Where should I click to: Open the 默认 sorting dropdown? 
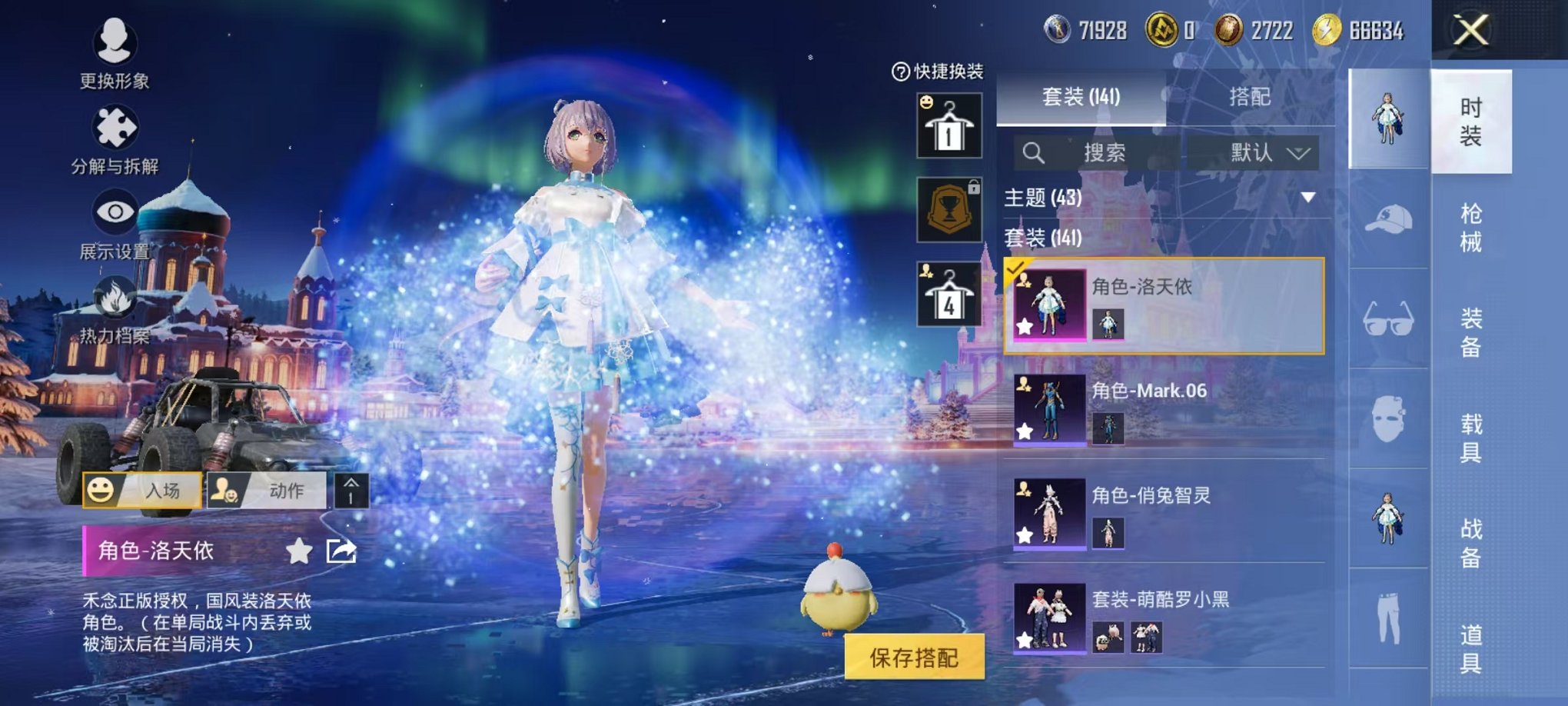[x=1264, y=154]
